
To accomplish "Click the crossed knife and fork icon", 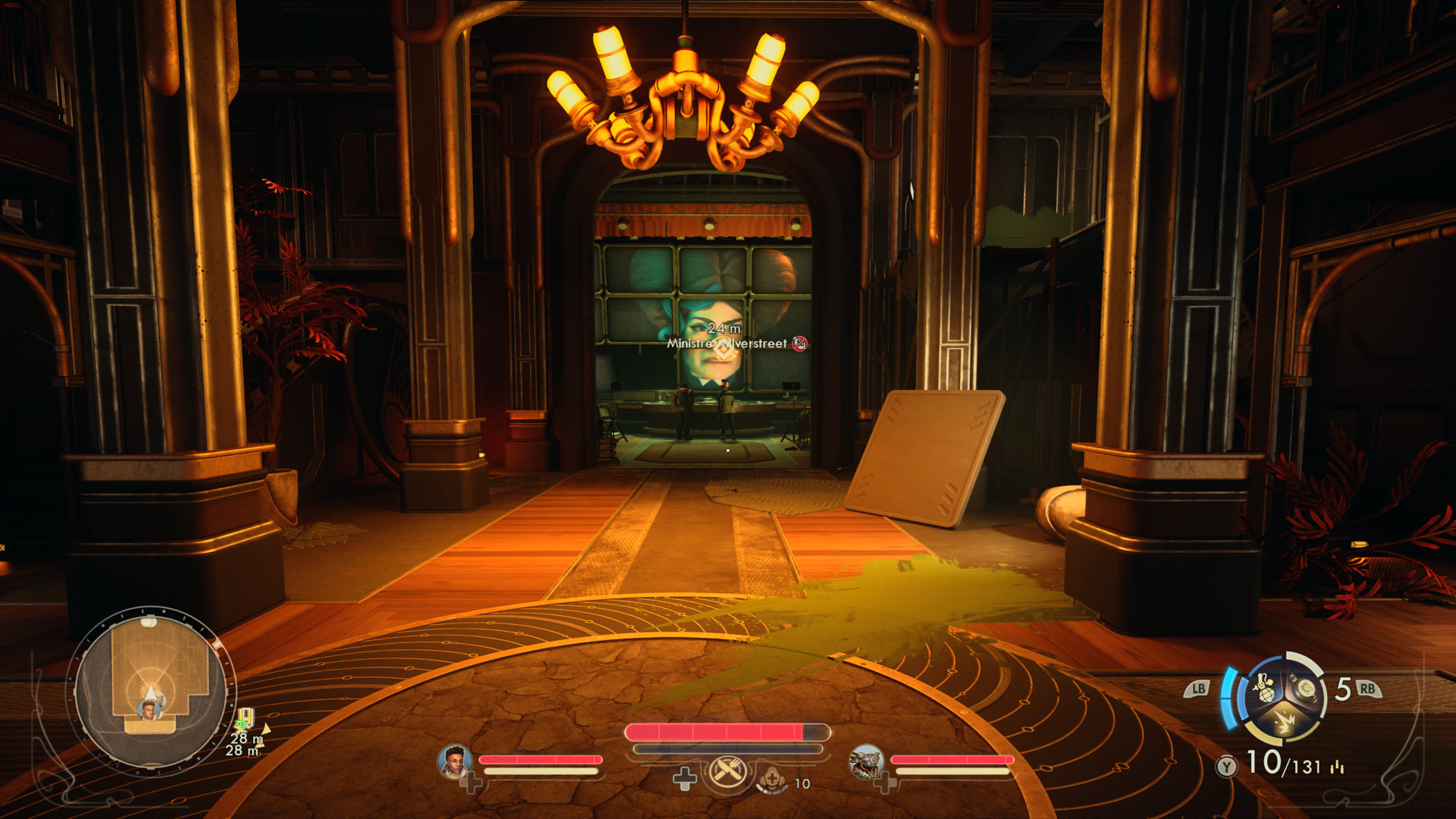I will [x=727, y=773].
